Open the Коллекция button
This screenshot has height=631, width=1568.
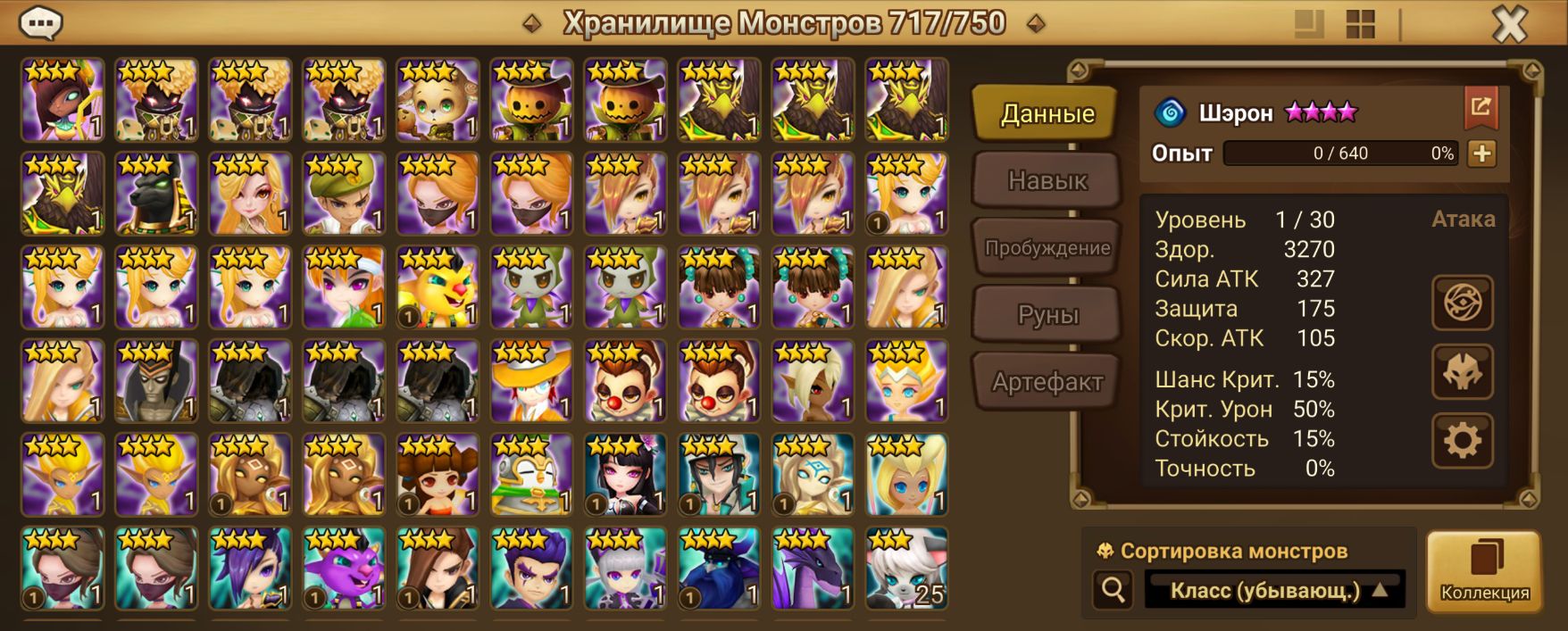tap(1484, 571)
